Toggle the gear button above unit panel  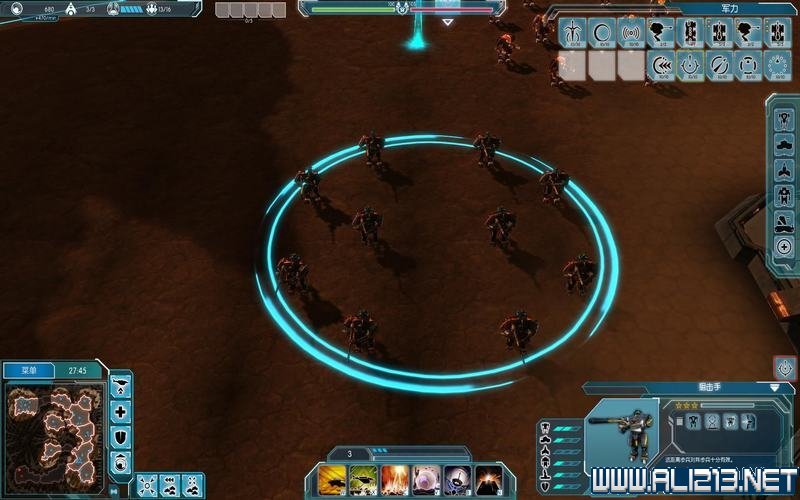tap(785, 367)
